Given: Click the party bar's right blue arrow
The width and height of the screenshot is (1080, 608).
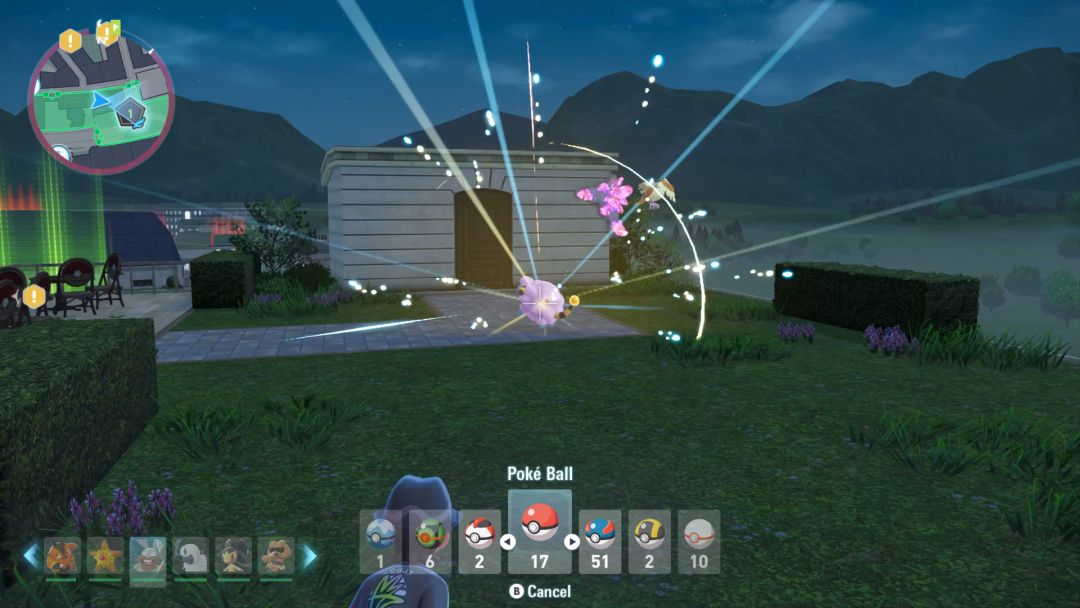Looking at the screenshot, I should click(x=309, y=557).
